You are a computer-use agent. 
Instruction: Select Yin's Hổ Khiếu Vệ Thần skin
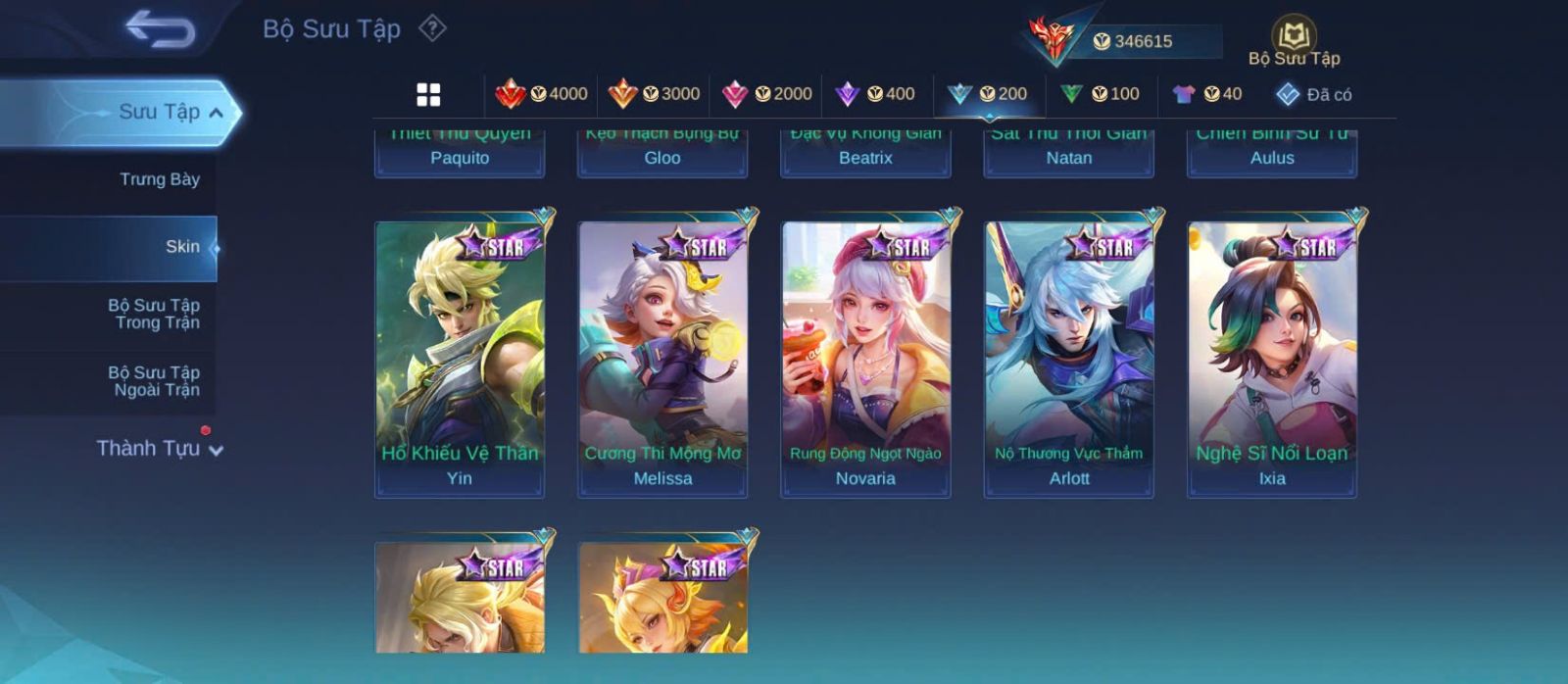460,359
